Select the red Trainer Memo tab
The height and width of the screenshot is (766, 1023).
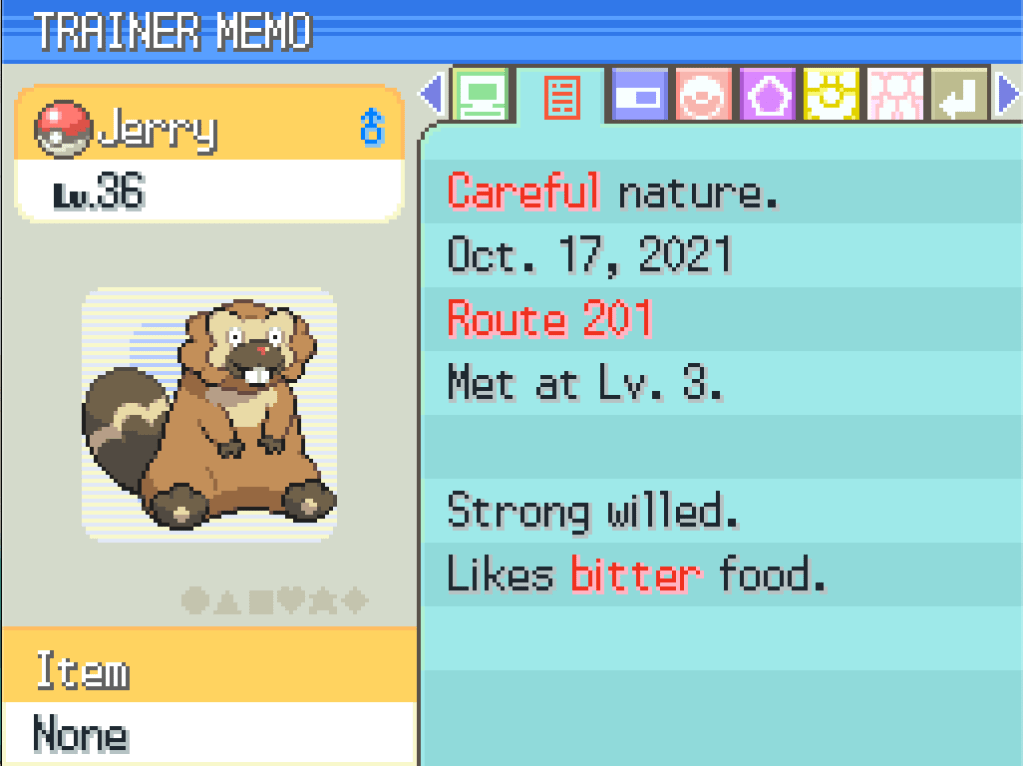tap(561, 97)
